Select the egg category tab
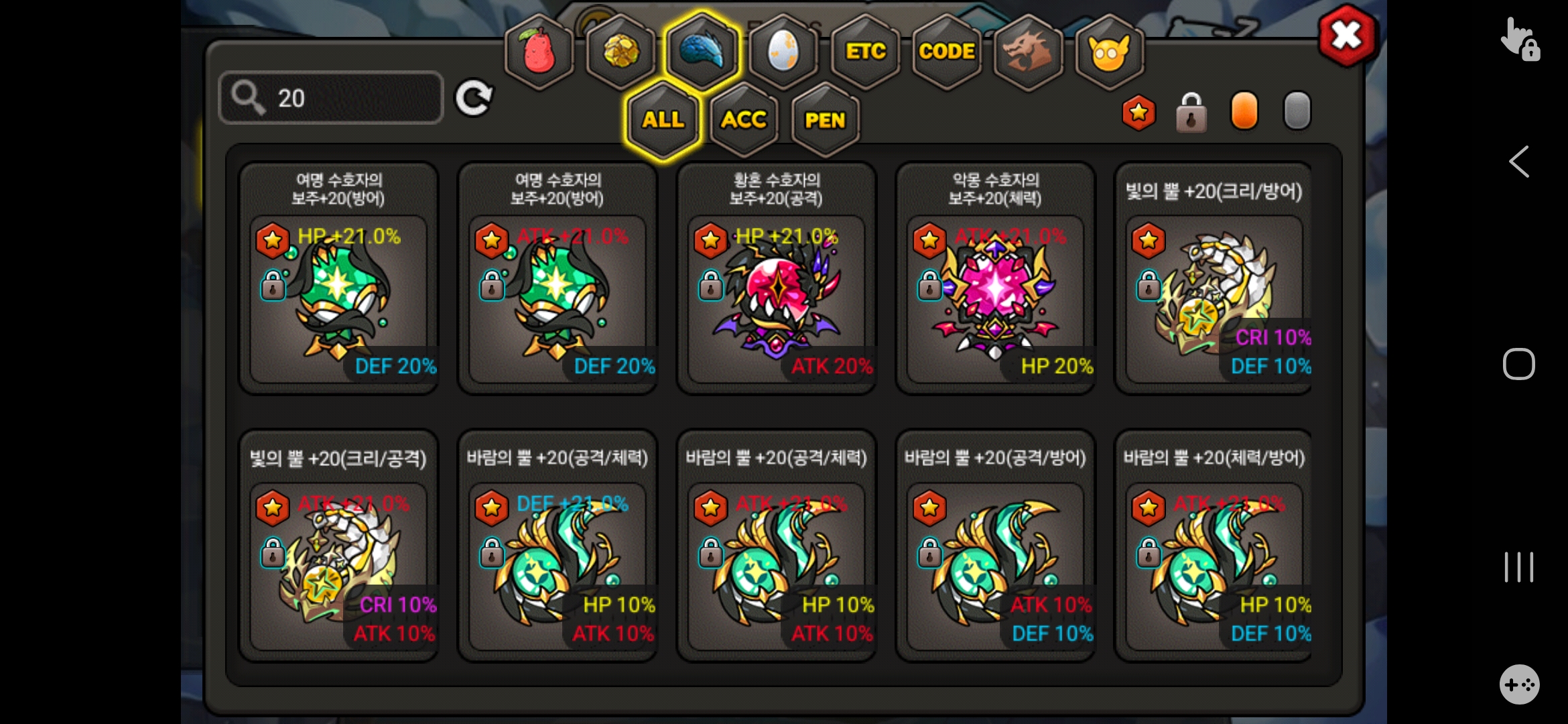The width and height of the screenshot is (1568, 724). 783,52
